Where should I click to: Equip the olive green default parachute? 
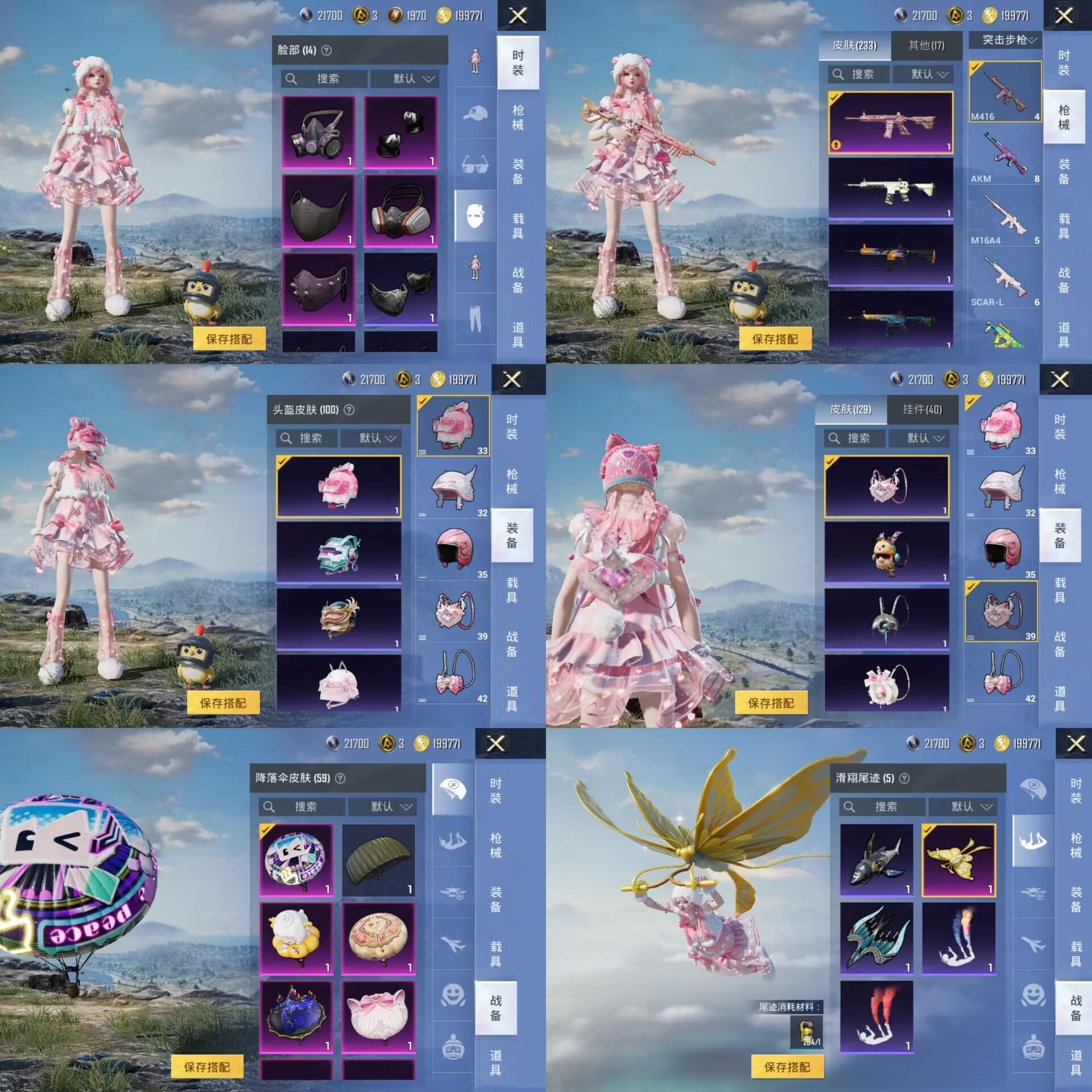379,860
